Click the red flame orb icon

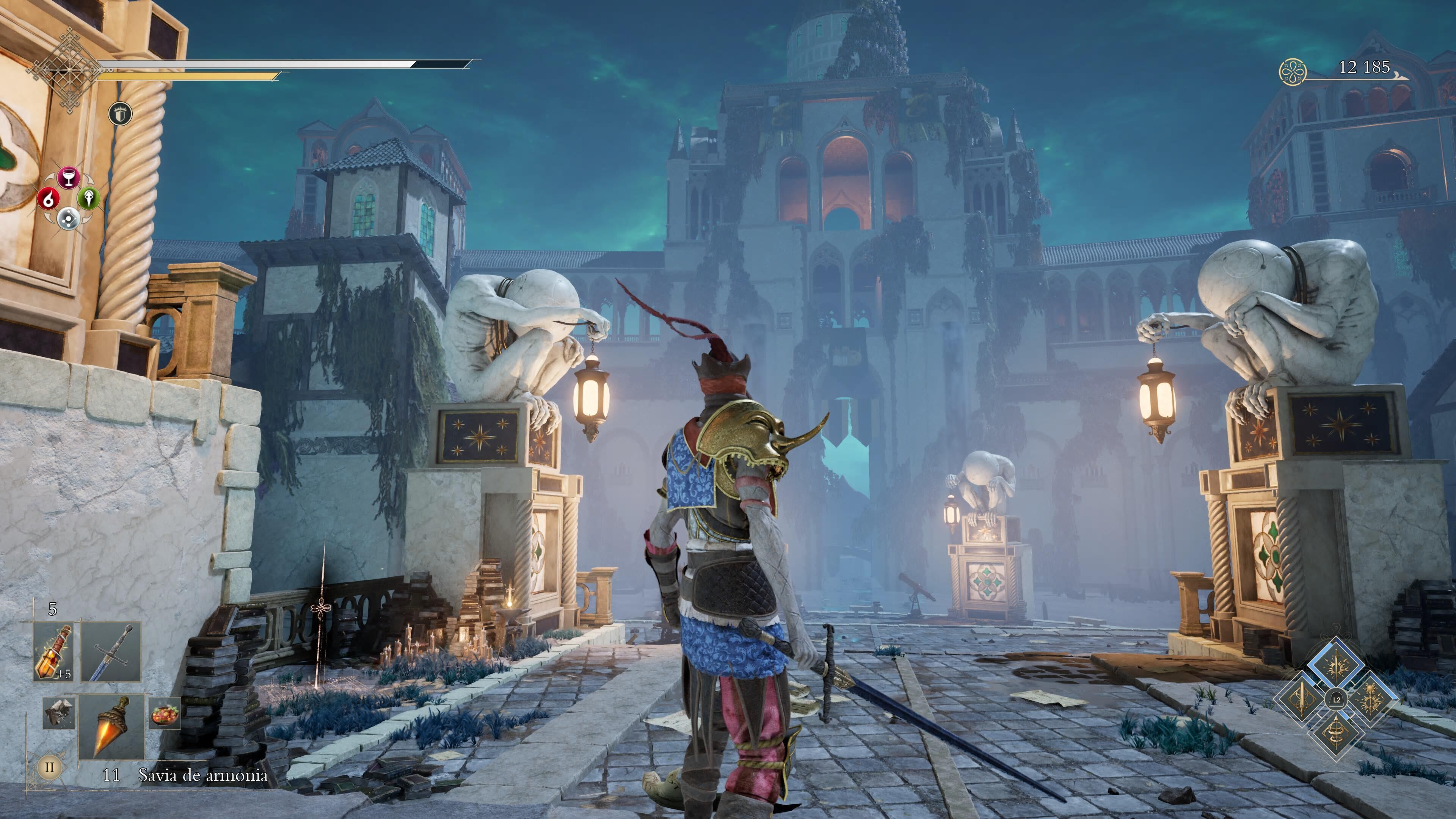(x=49, y=198)
